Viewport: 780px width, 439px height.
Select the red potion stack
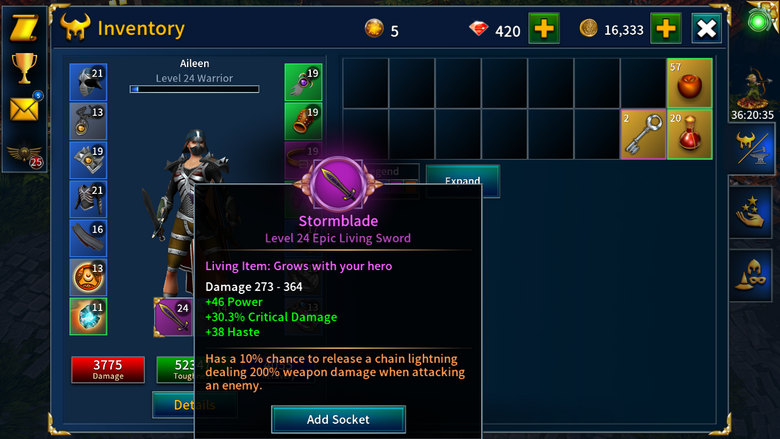689,134
